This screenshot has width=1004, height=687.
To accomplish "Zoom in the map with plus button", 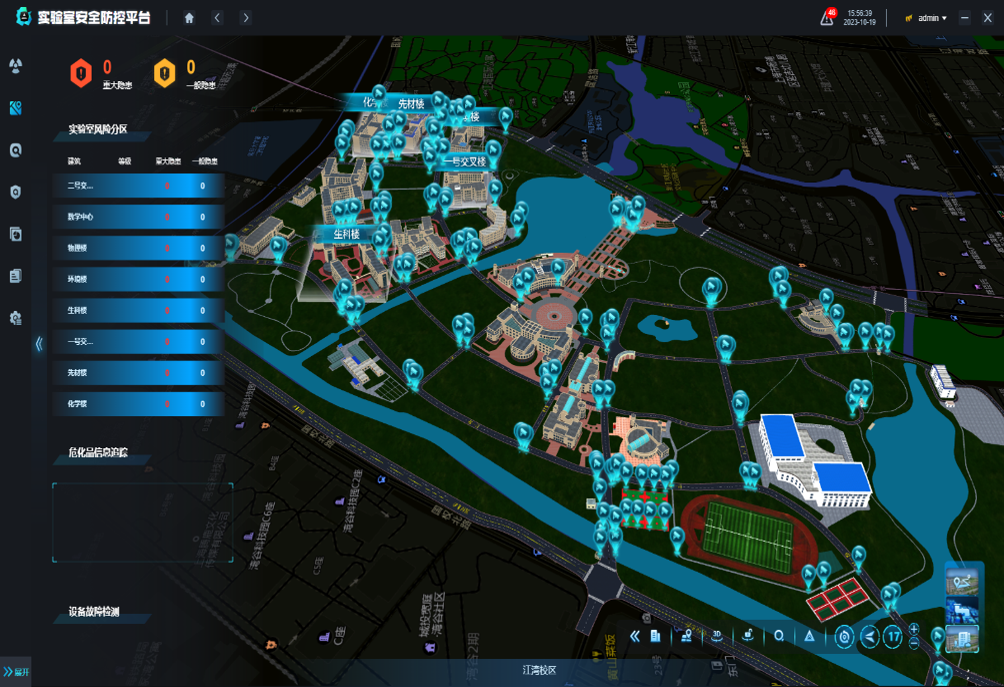I will click(x=914, y=629).
